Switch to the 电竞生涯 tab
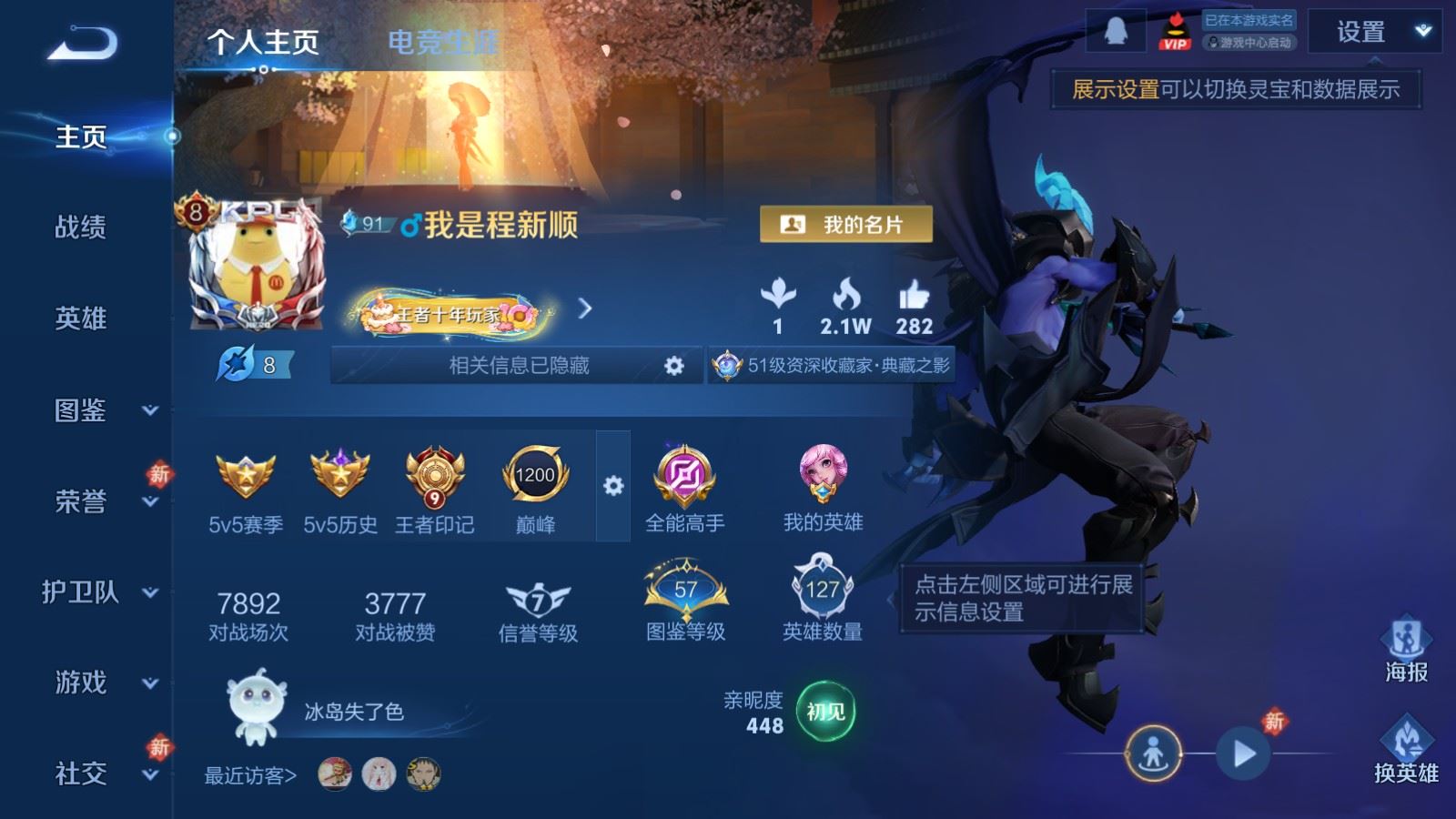 443,42
